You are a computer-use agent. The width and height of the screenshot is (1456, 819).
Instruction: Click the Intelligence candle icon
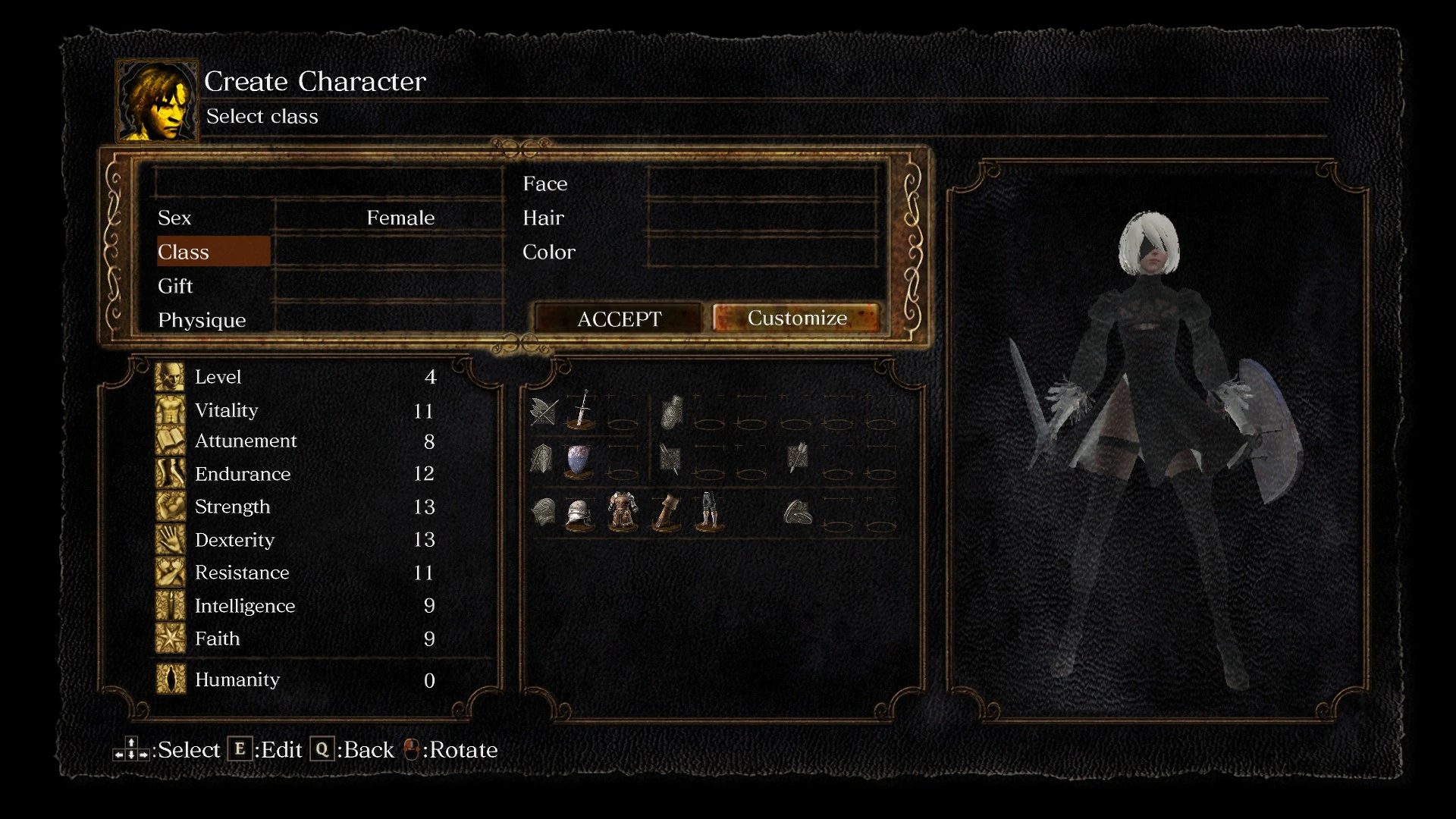click(169, 605)
